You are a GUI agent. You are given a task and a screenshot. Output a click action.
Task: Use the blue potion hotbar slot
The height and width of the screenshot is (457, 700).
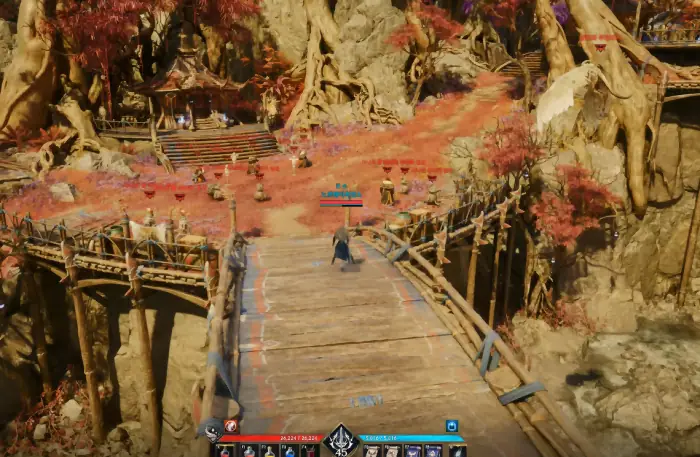tap(289, 451)
